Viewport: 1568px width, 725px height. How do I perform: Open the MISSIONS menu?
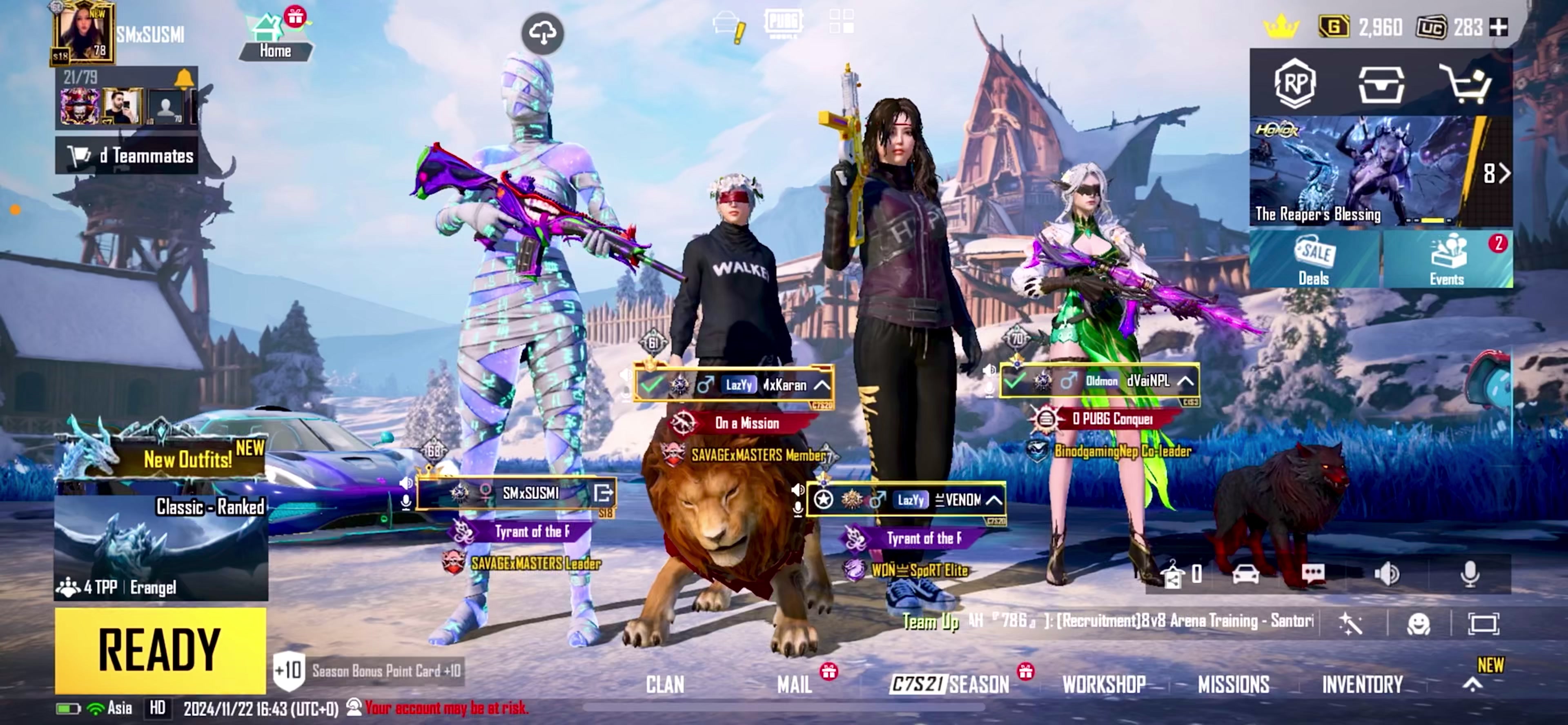[1233, 685]
